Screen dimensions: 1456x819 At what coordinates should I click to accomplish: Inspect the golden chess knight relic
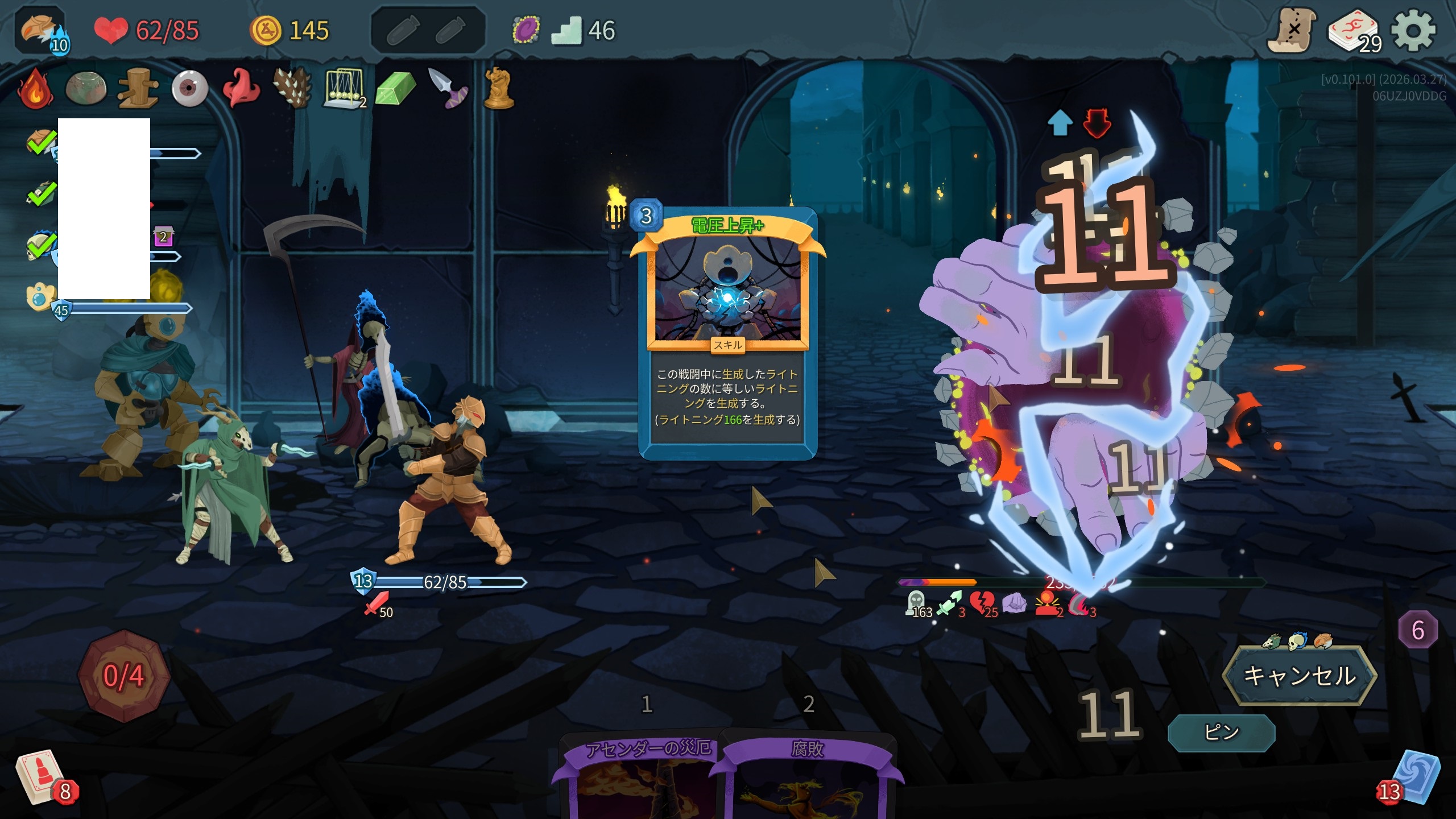pos(499,89)
